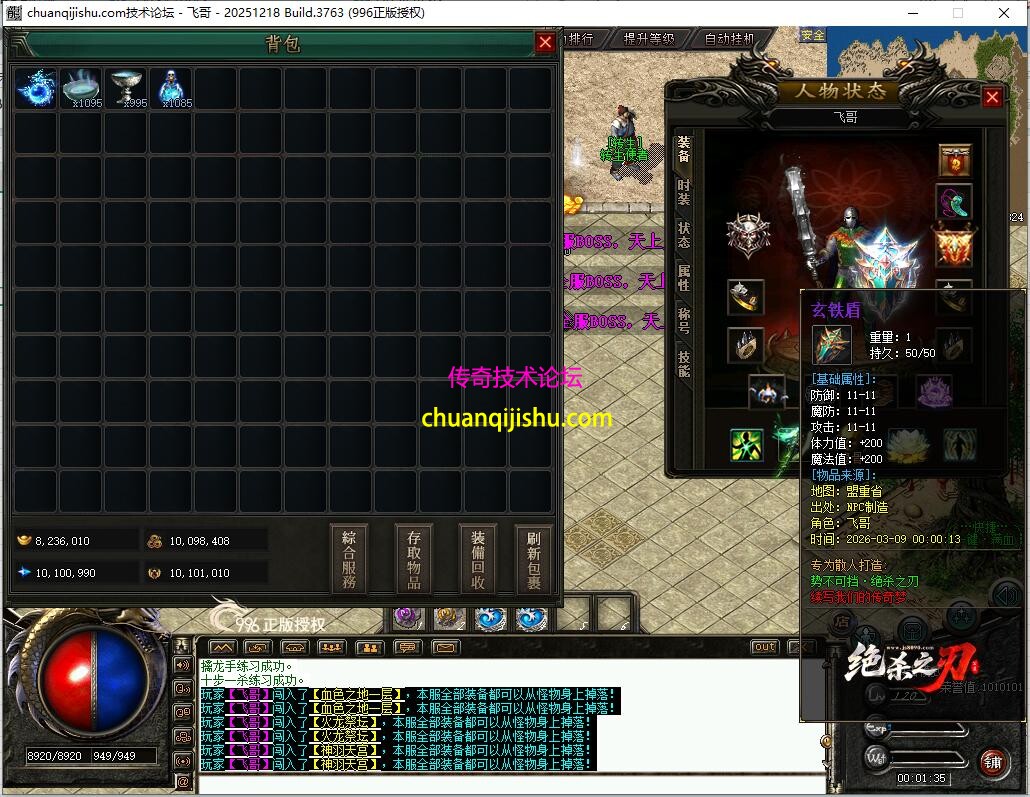Select the skull medal equipment slot

tap(747, 236)
